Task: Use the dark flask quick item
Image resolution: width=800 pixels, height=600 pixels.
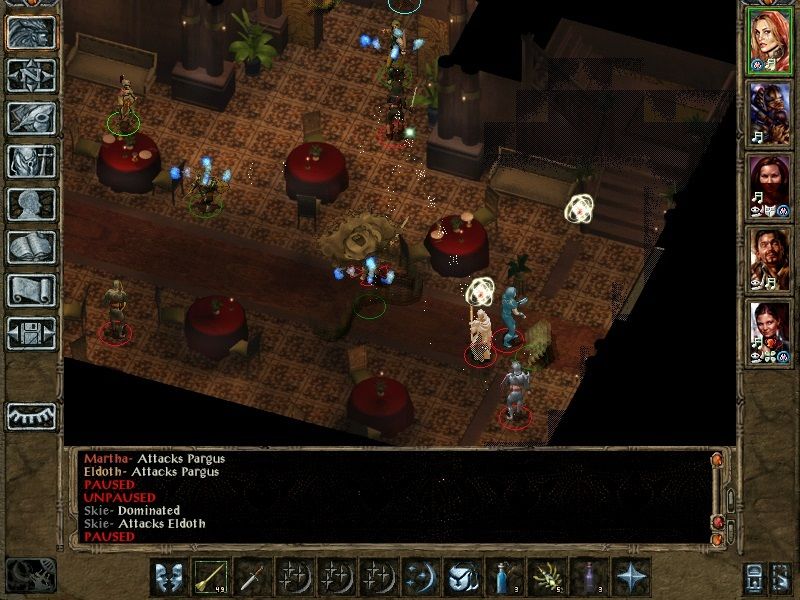Action: [x=588, y=577]
